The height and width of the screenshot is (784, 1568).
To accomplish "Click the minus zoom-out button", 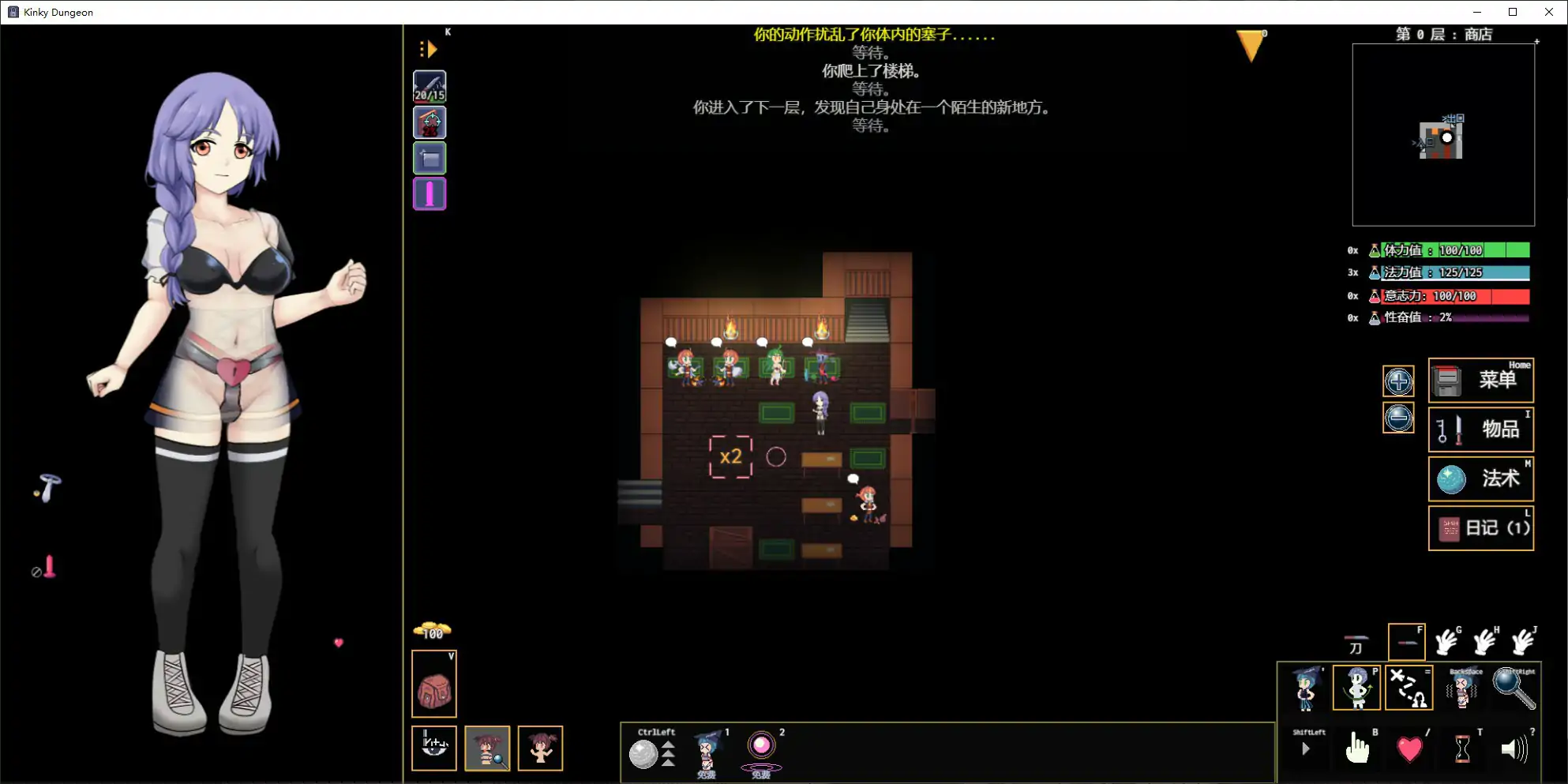I will click(1397, 418).
